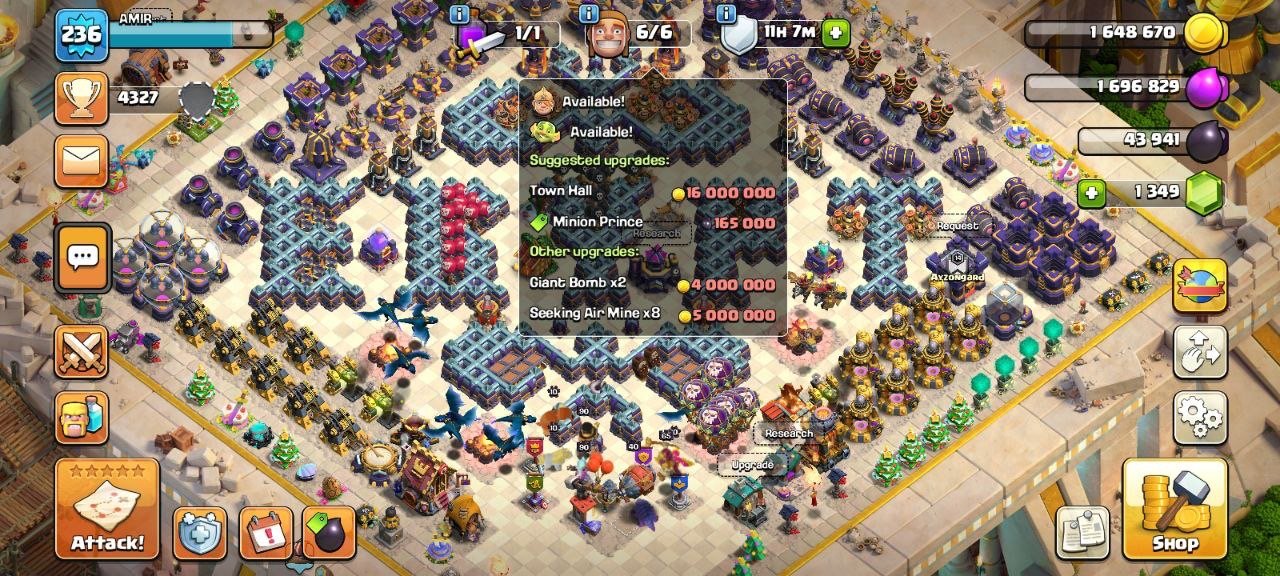Open the events calendar
Screen dimensions: 1280x576
click(266, 532)
